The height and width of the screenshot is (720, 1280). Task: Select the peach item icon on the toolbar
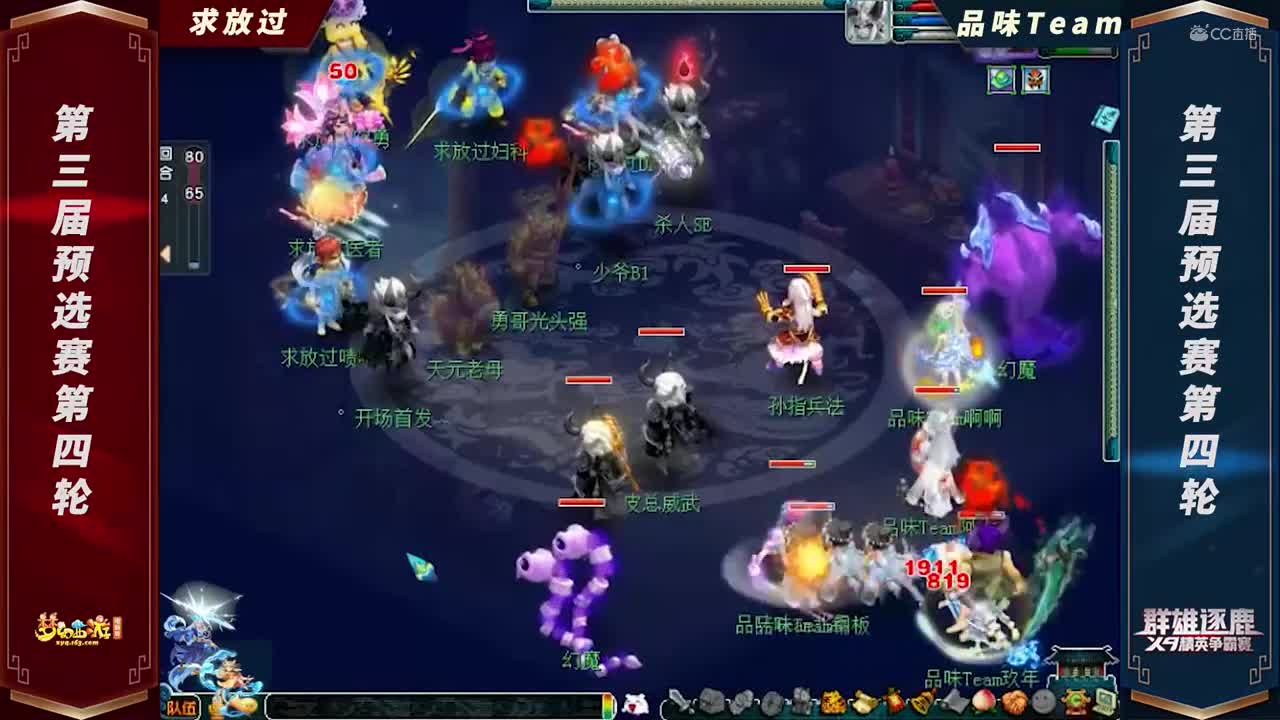(x=984, y=703)
